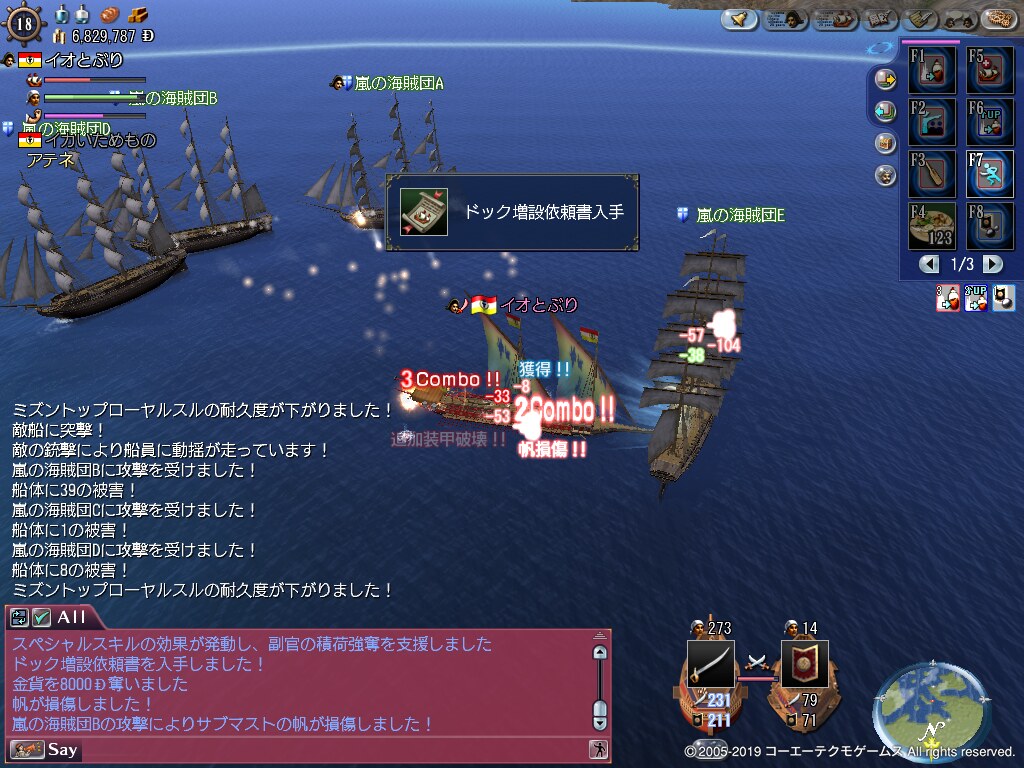Open the ship information menu button
The width and height of the screenshot is (1024, 768).
coord(835,19)
